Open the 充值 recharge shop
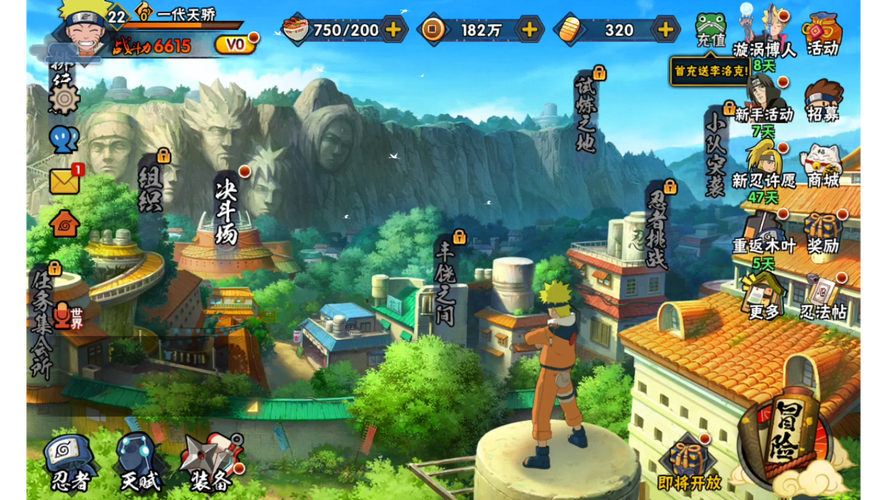 pos(711,30)
